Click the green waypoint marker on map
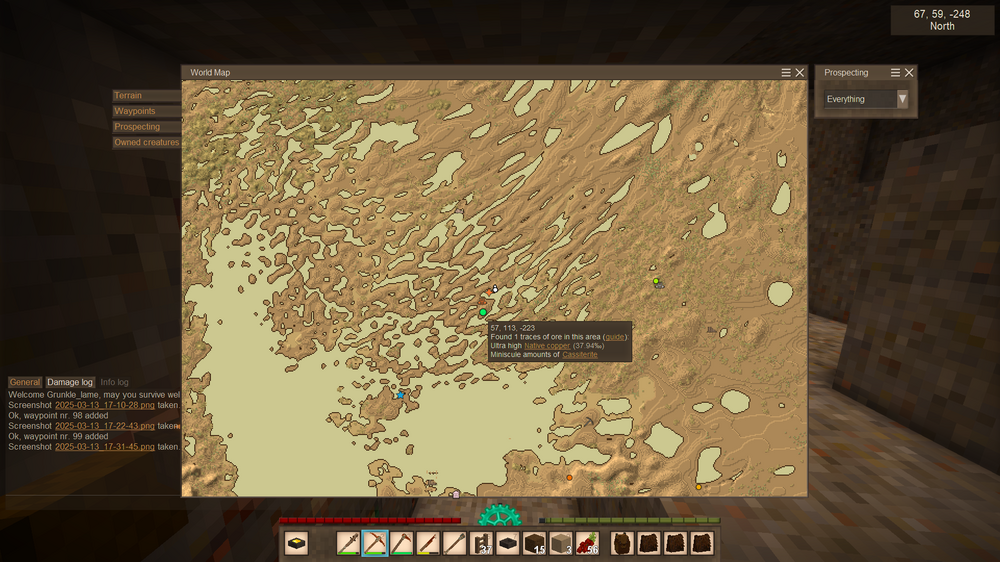Screen dimensions: 1000x562 click(x=483, y=313)
